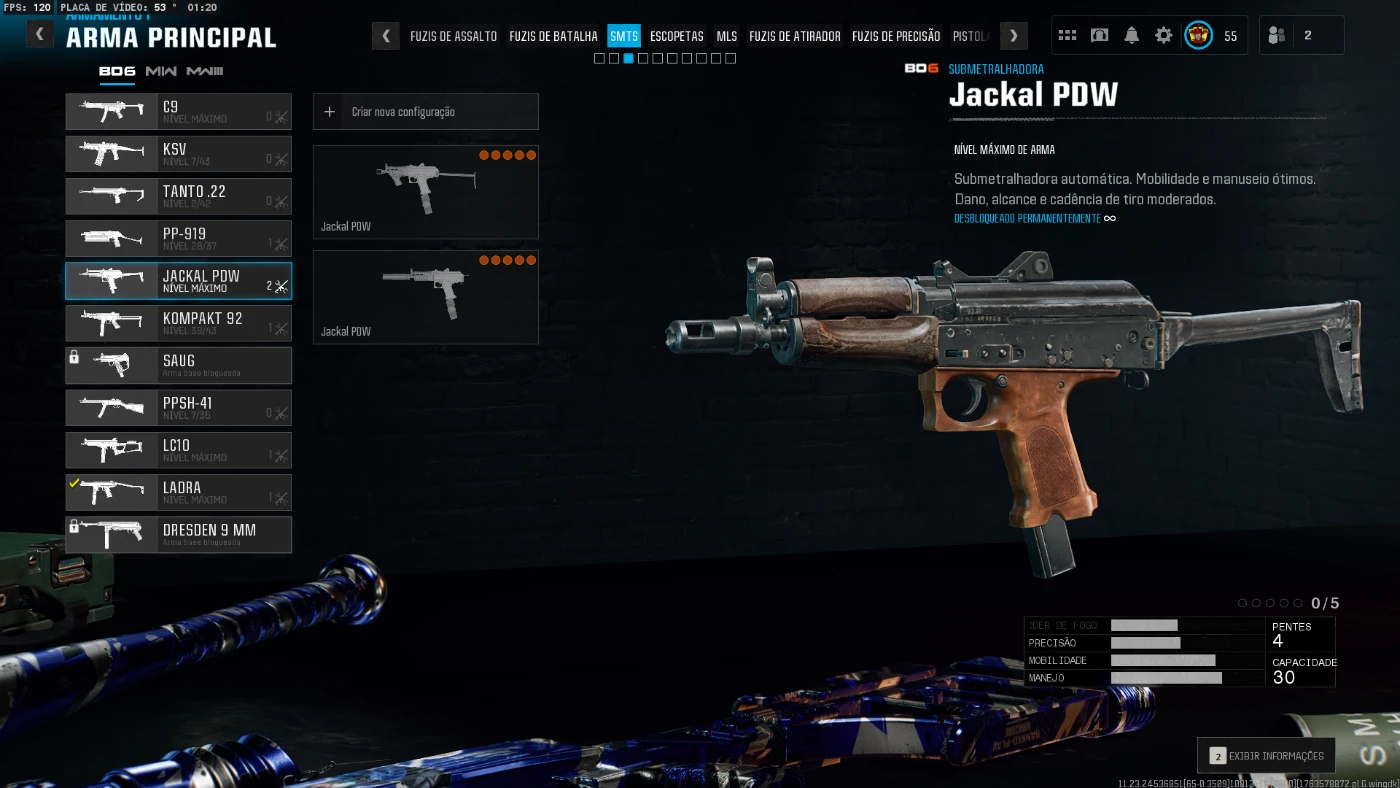
Task: Pick the PP-919 from the weapon list
Action: click(178, 238)
